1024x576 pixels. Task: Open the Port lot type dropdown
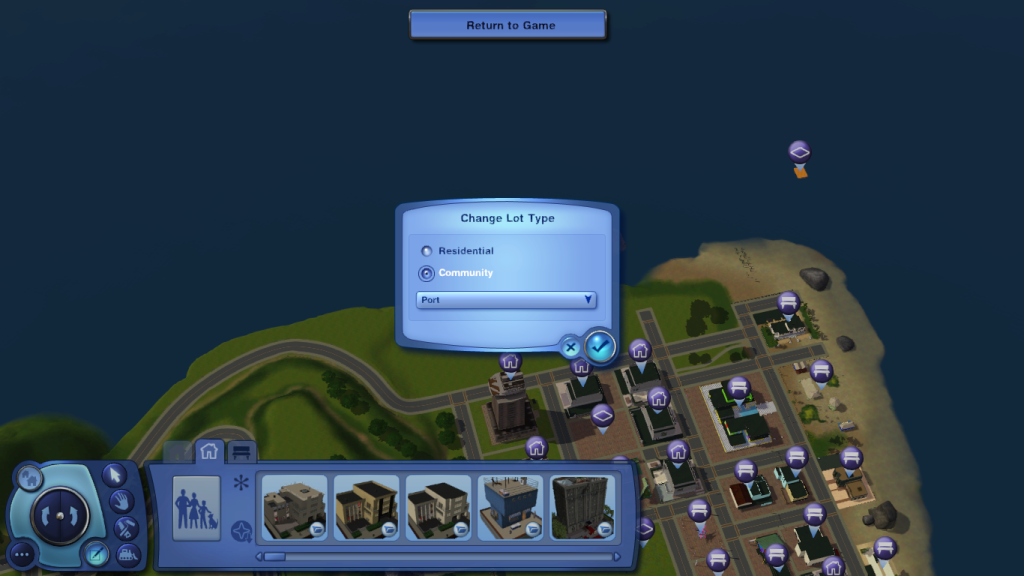point(507,300)
